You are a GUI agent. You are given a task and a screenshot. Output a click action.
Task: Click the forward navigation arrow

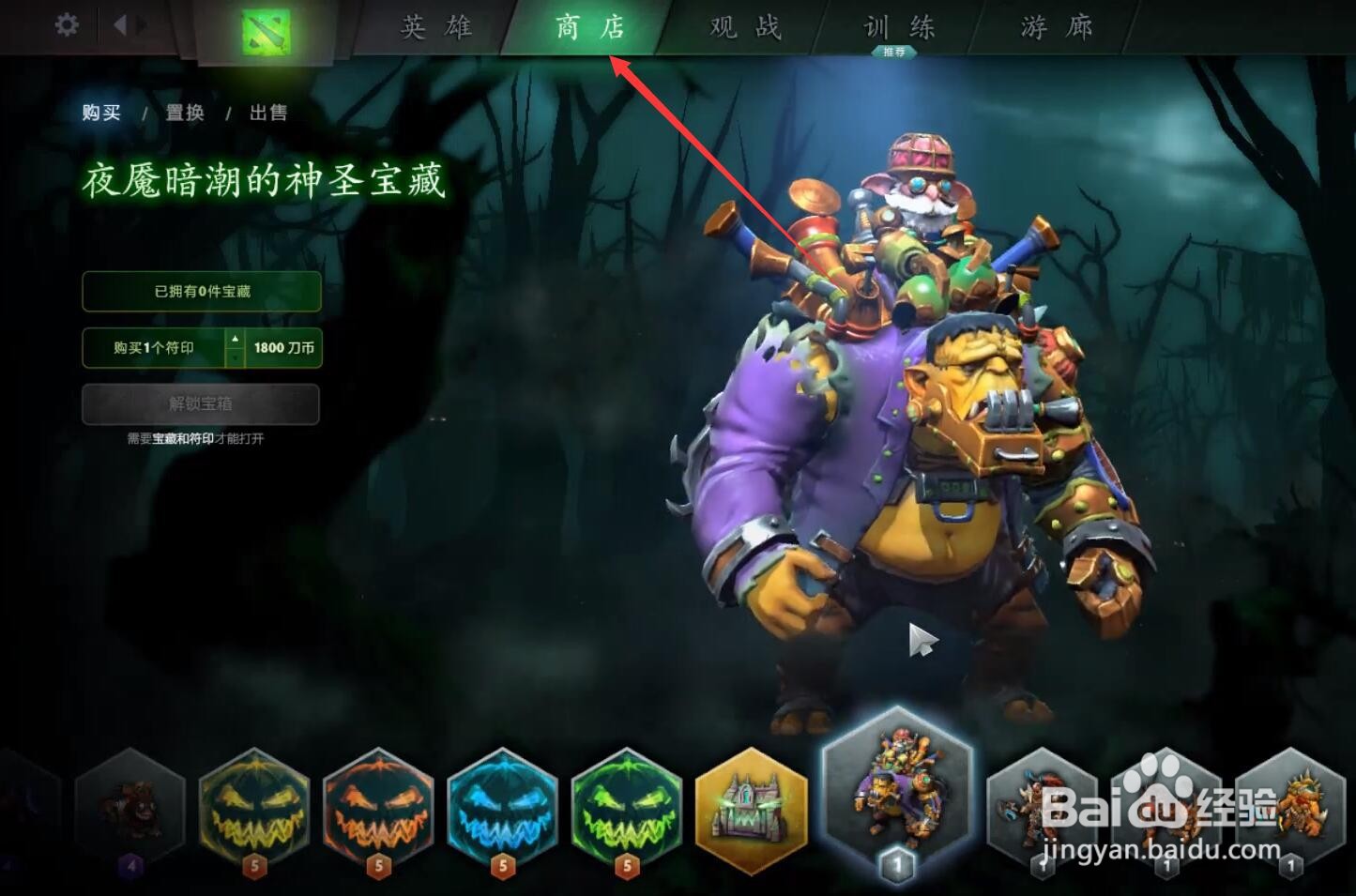pyautogui.click(x=139, y=25)
